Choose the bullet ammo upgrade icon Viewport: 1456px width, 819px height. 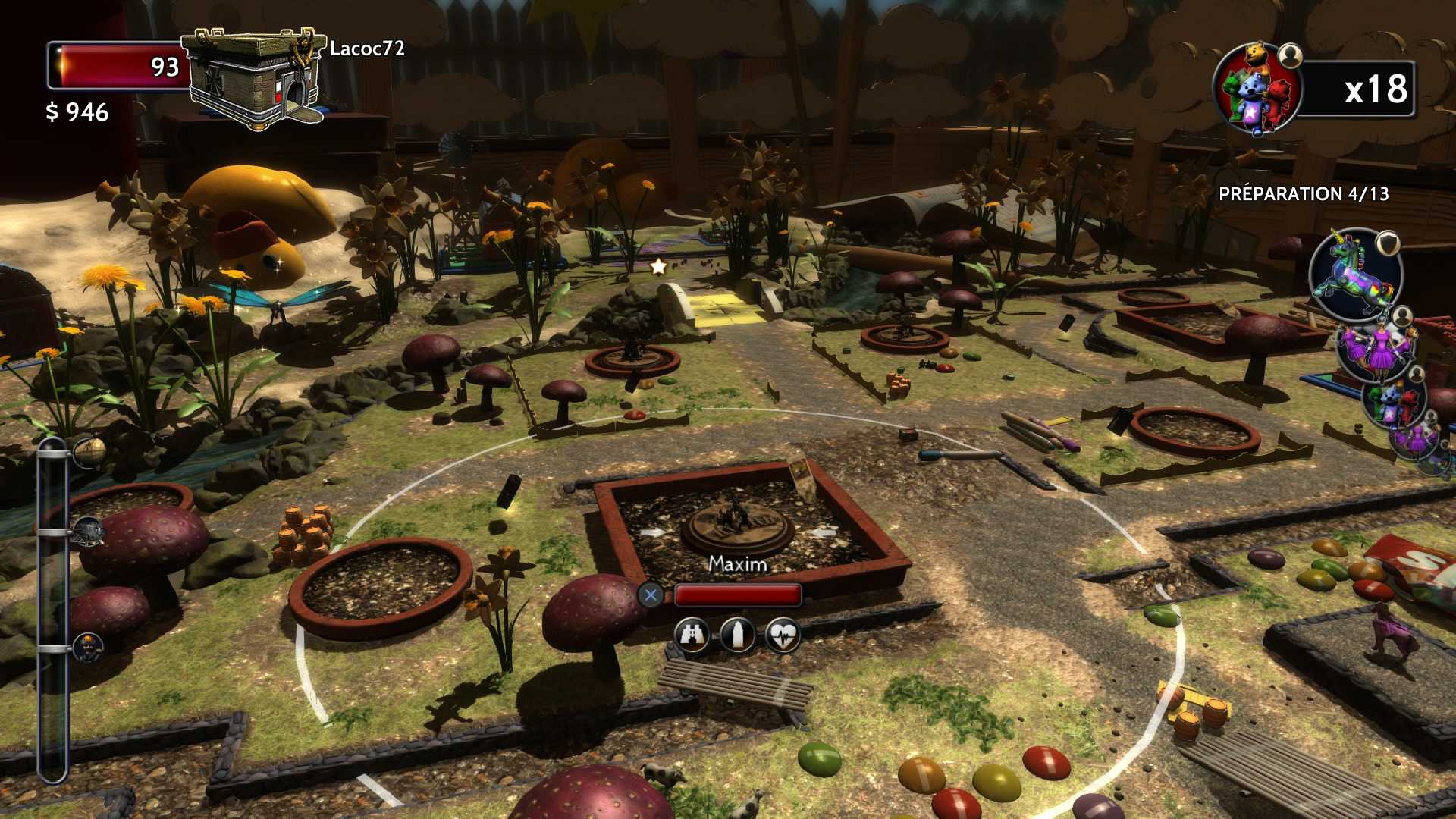point(737,634)
